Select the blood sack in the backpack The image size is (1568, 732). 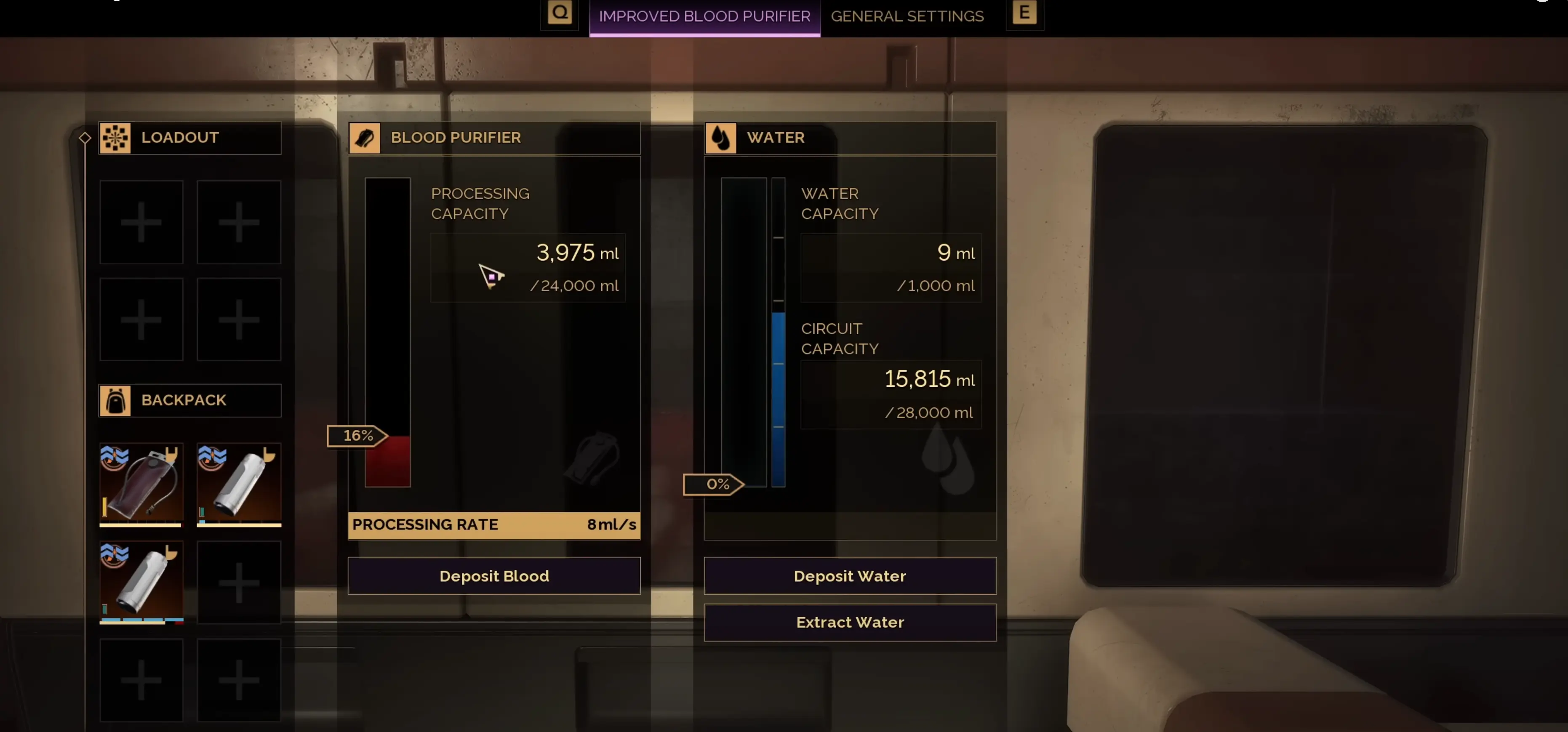pos(141,484)
